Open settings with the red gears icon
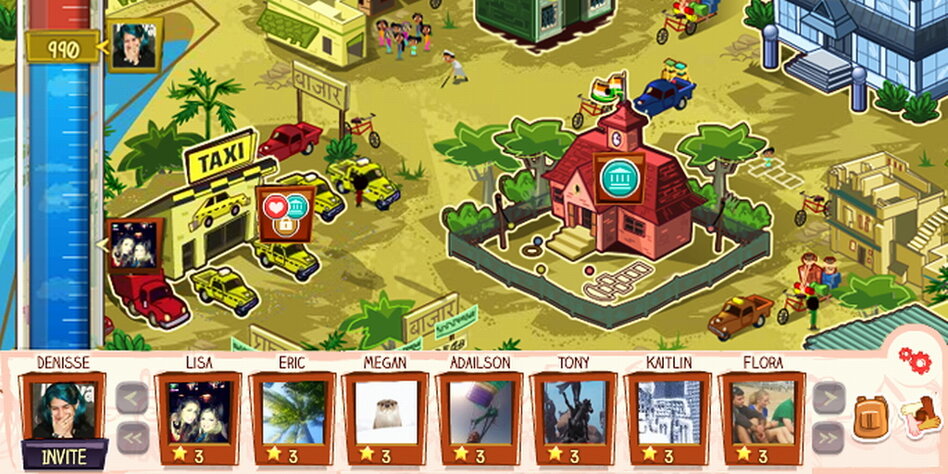948x474 pixels. tap(914, 359)
